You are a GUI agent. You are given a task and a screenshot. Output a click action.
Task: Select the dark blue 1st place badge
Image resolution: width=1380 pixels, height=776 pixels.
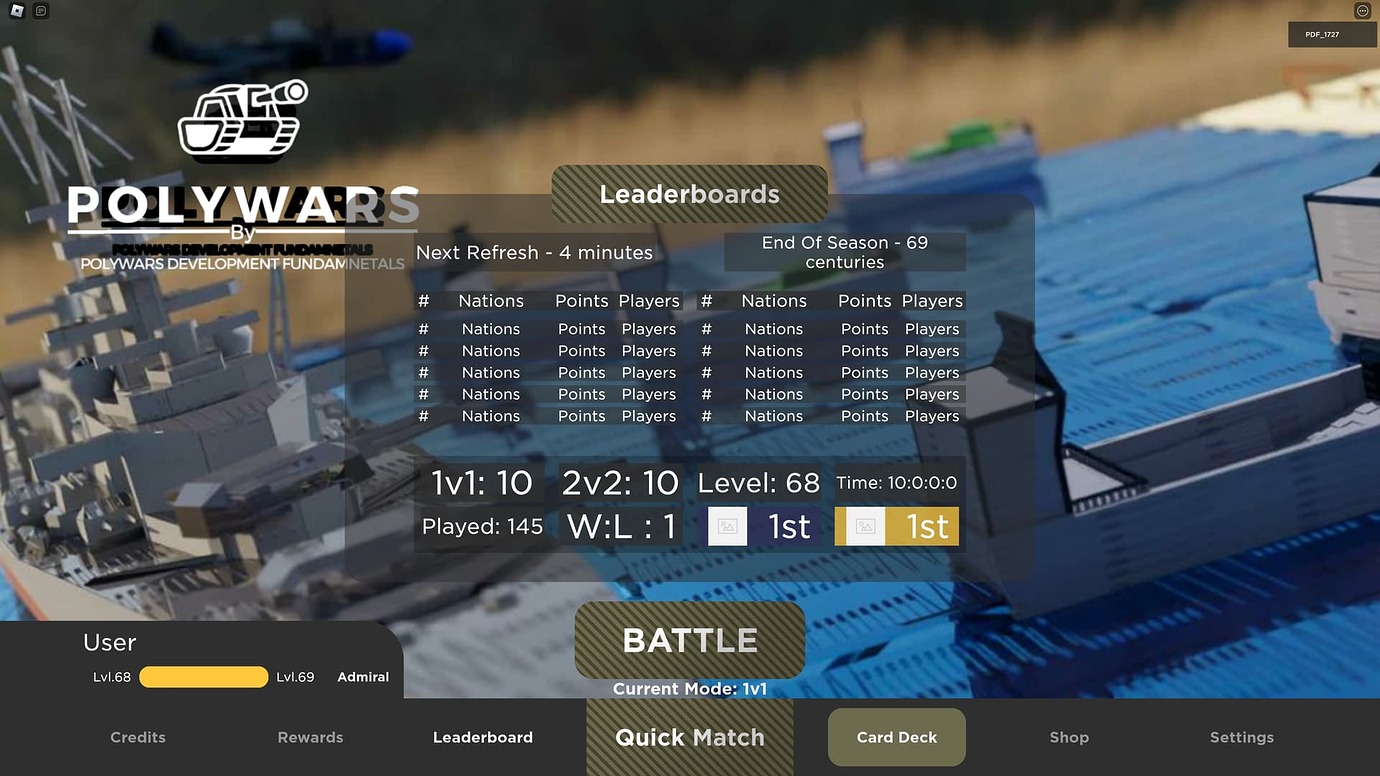click(765, 527)
